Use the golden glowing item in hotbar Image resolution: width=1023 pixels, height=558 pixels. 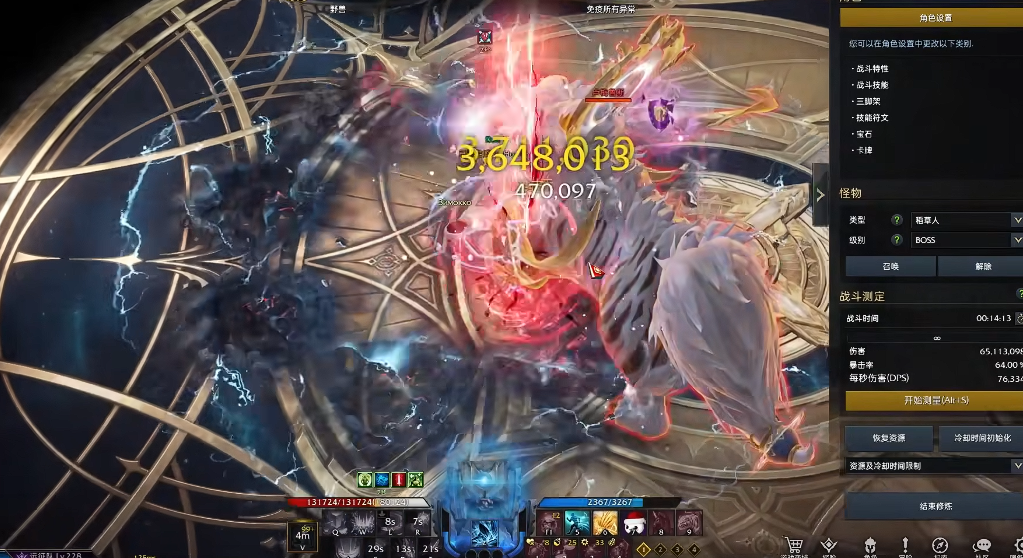click(x=605, y=523)
